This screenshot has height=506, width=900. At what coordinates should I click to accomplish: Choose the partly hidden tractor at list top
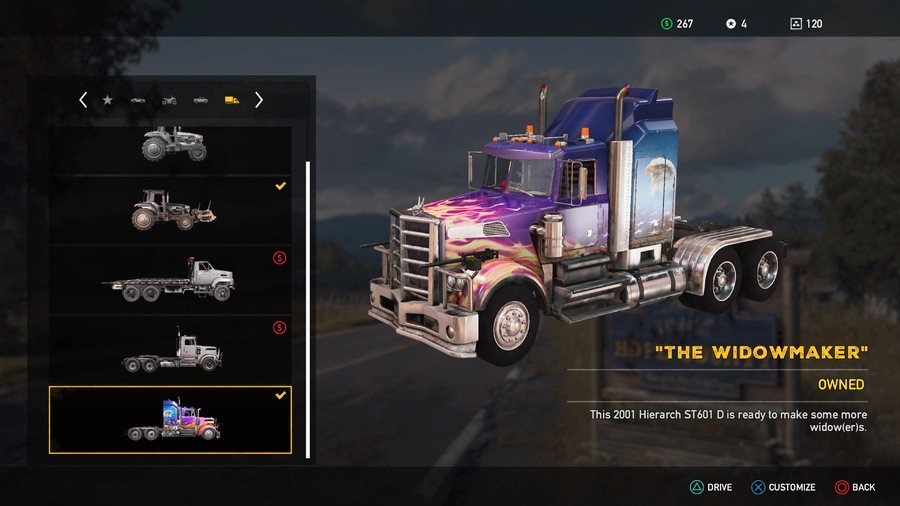173,144
